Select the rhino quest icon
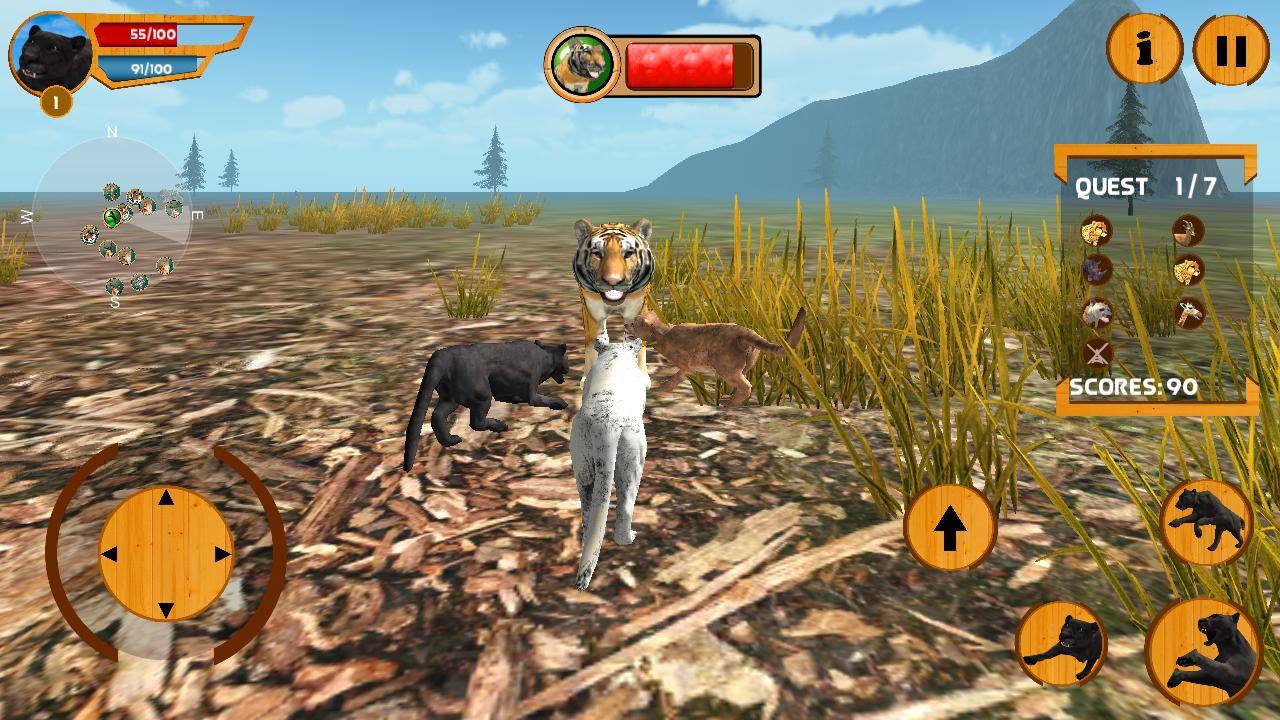 click(x=1096, y=270)
